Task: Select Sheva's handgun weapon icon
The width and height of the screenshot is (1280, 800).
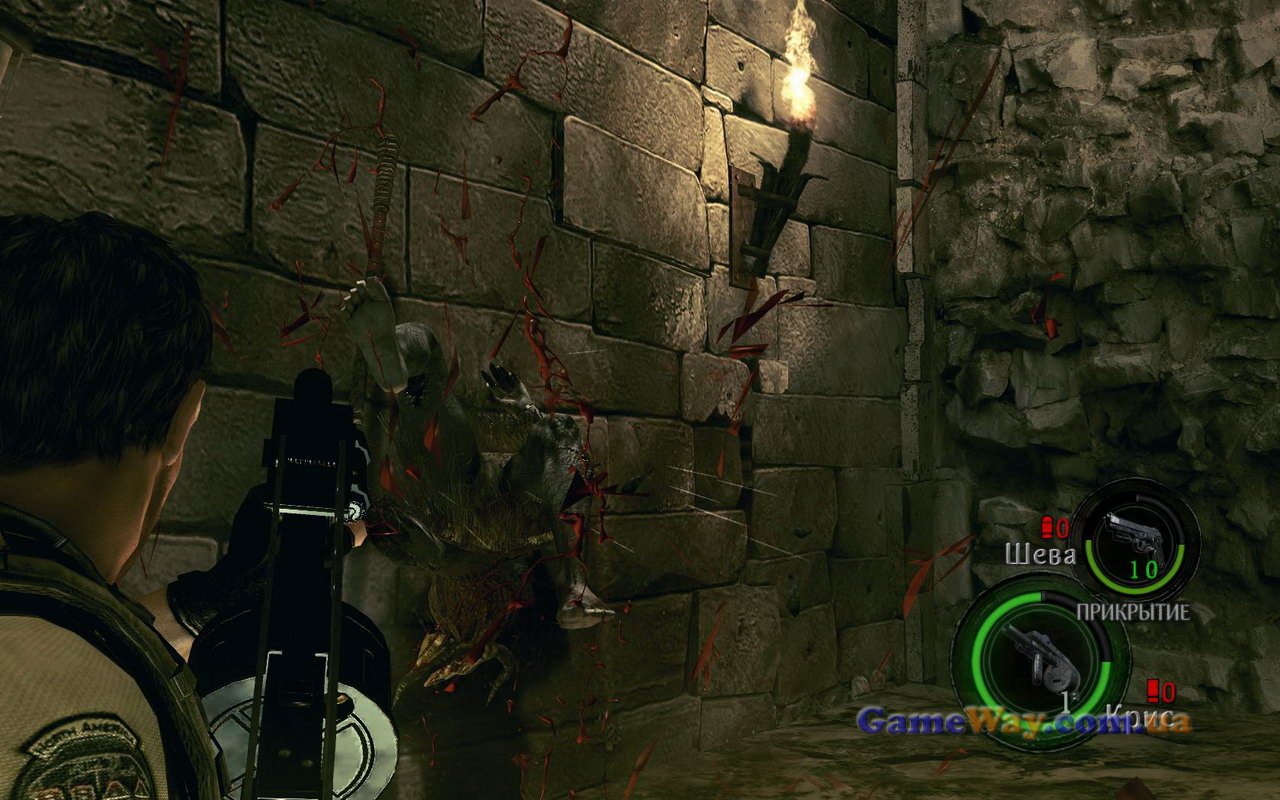Action: 1134,539
